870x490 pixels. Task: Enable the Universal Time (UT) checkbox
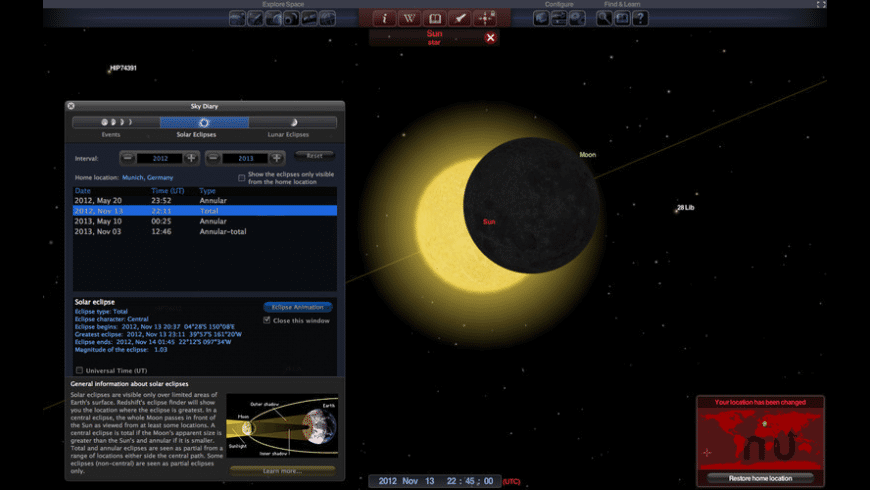(x=80, y=370)
